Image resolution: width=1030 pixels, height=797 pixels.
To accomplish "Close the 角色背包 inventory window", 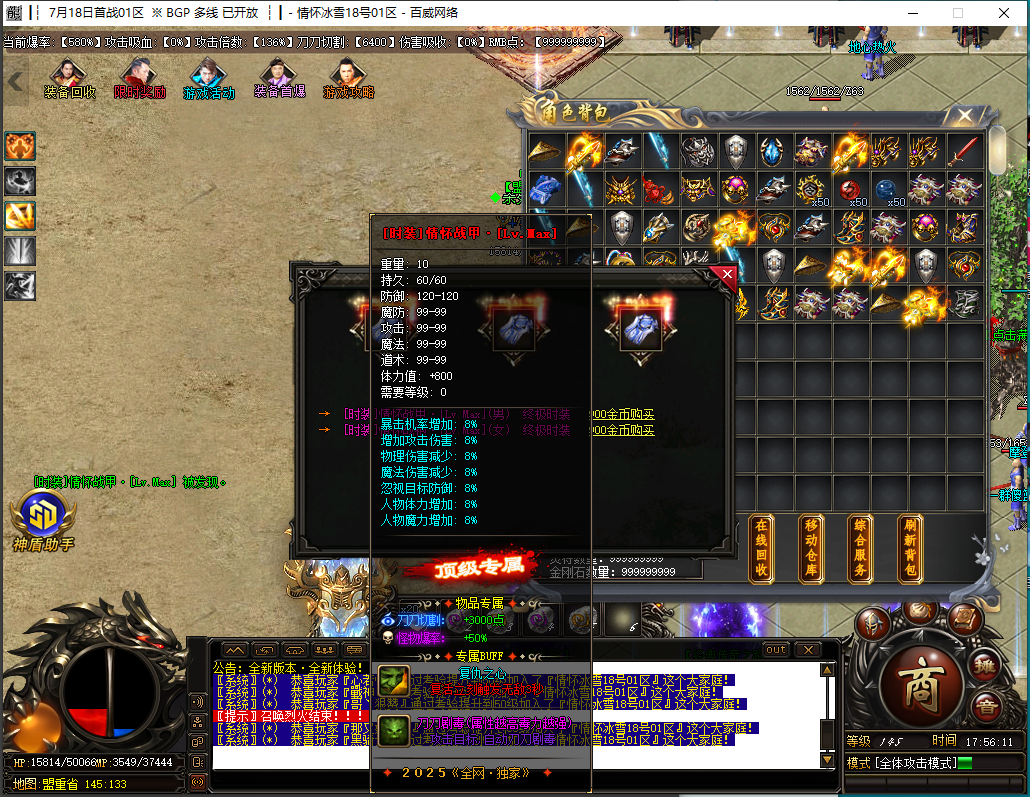I will pyautogui.click(x=964, y=115).
